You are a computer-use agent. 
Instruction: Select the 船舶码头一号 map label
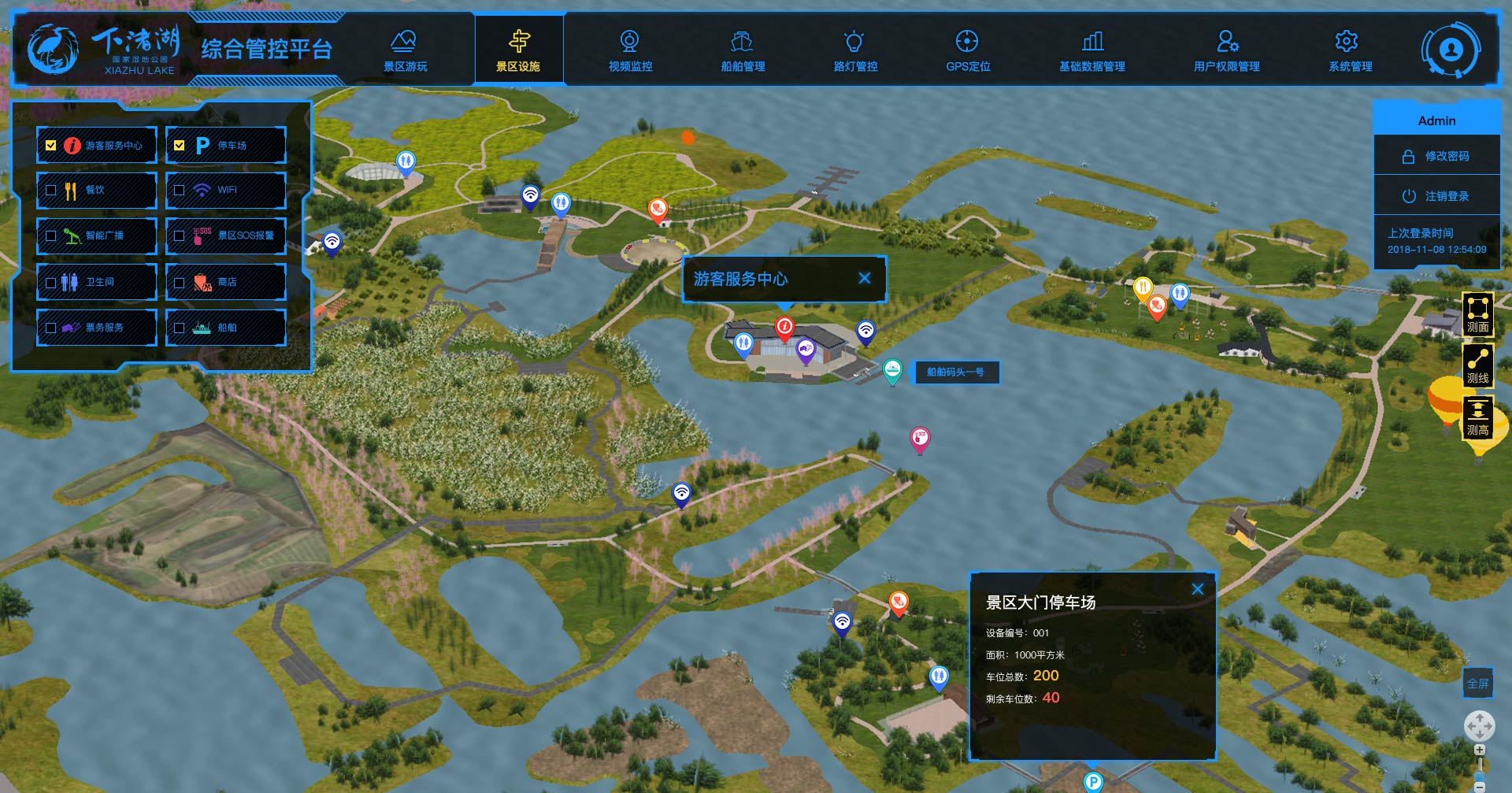tap(955, 372)
